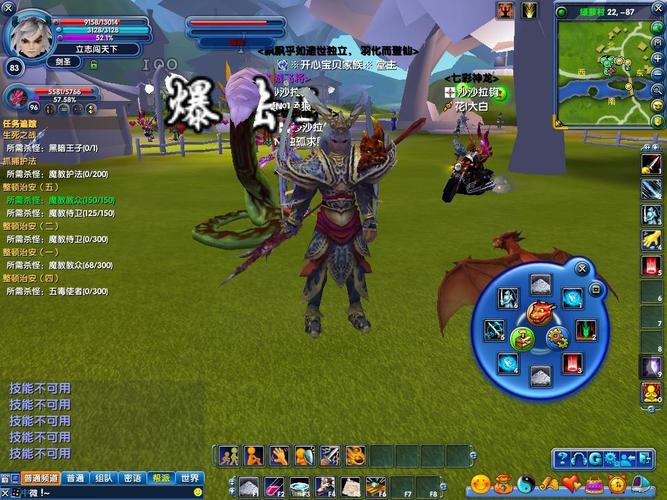Click the 普通频道 channel button
Viewport: 667px width, 500px height.
coord(41,478)
